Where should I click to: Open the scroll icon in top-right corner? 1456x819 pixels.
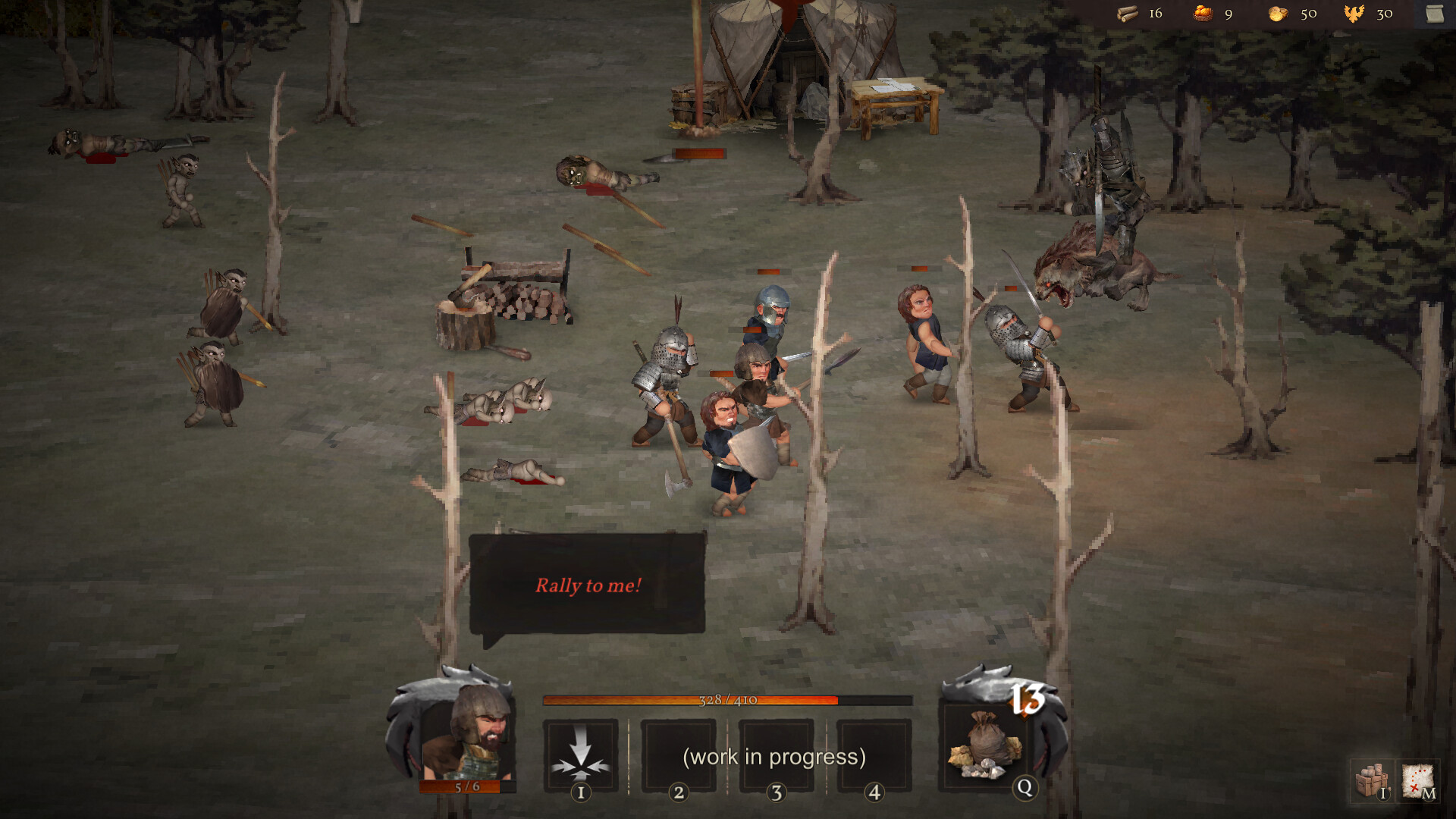pyautogui.click(x=1435, y=12)
